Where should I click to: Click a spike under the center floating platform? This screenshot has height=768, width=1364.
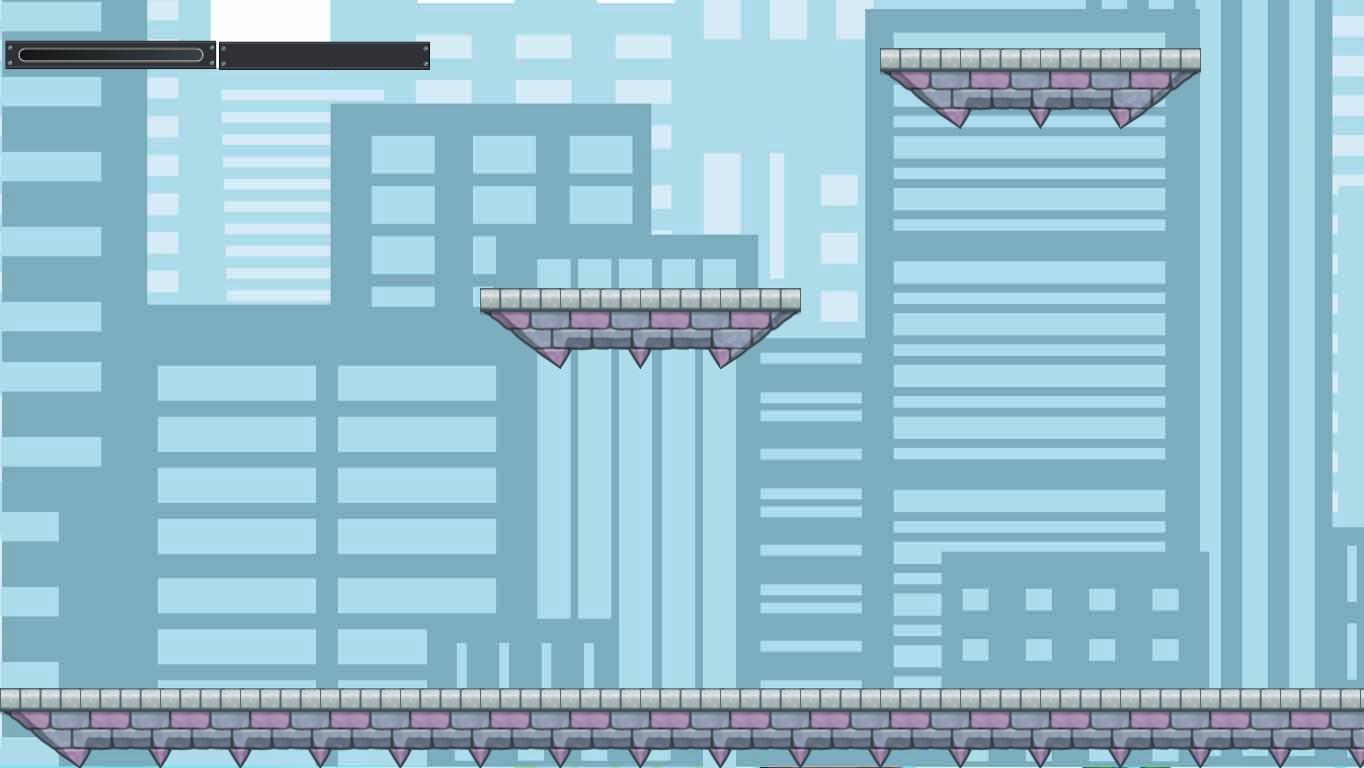(x=640, y=352)
